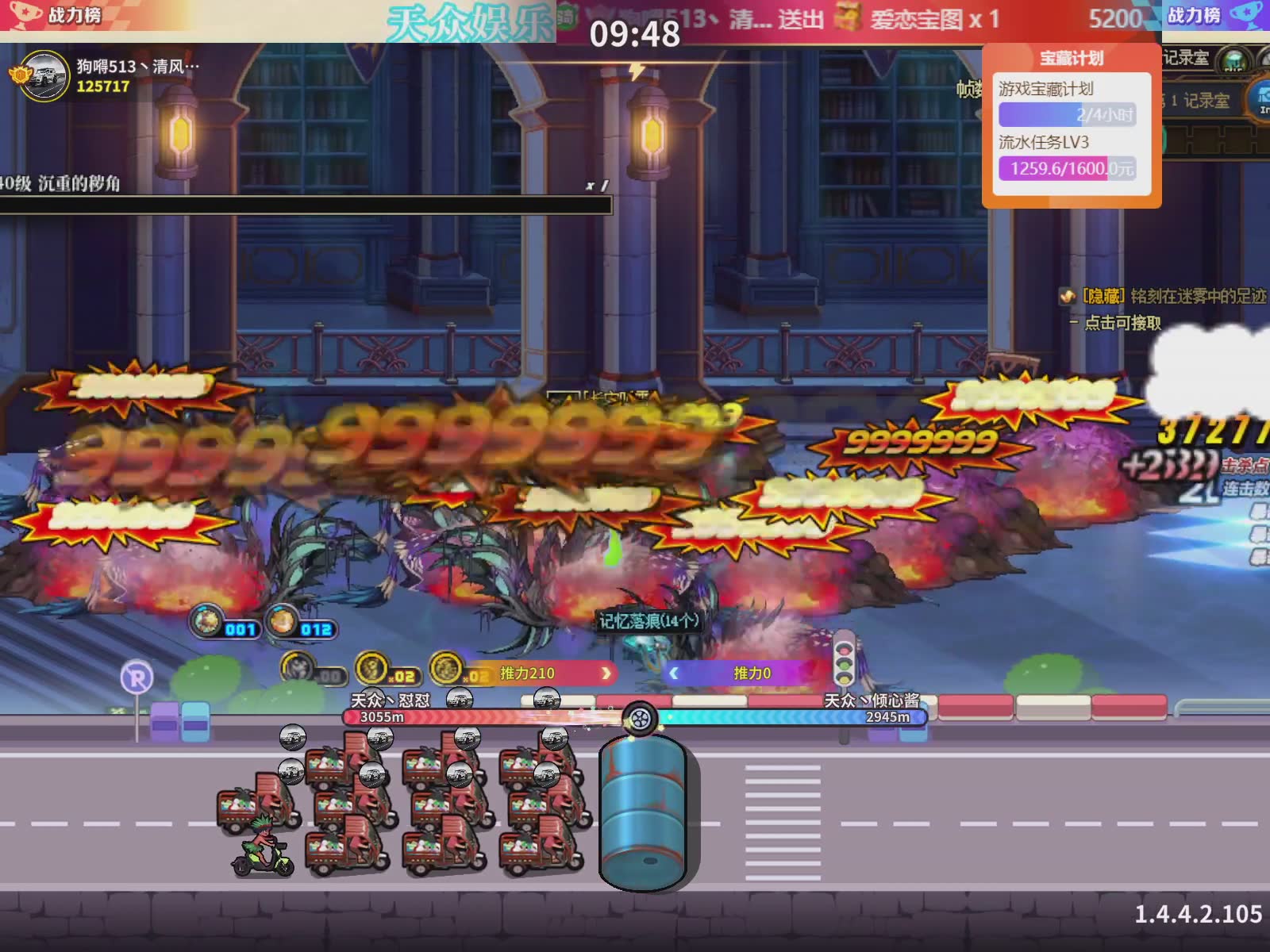
Task: Click the streamer avatar 狗嘚513
Action: (44, 76)
